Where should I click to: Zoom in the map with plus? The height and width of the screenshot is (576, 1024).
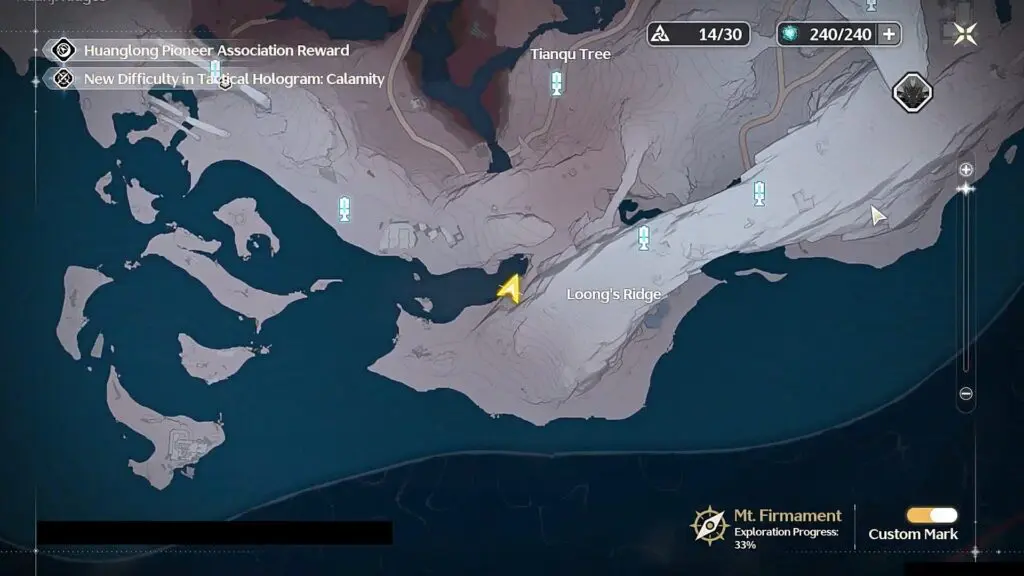[x=966, y=169]
